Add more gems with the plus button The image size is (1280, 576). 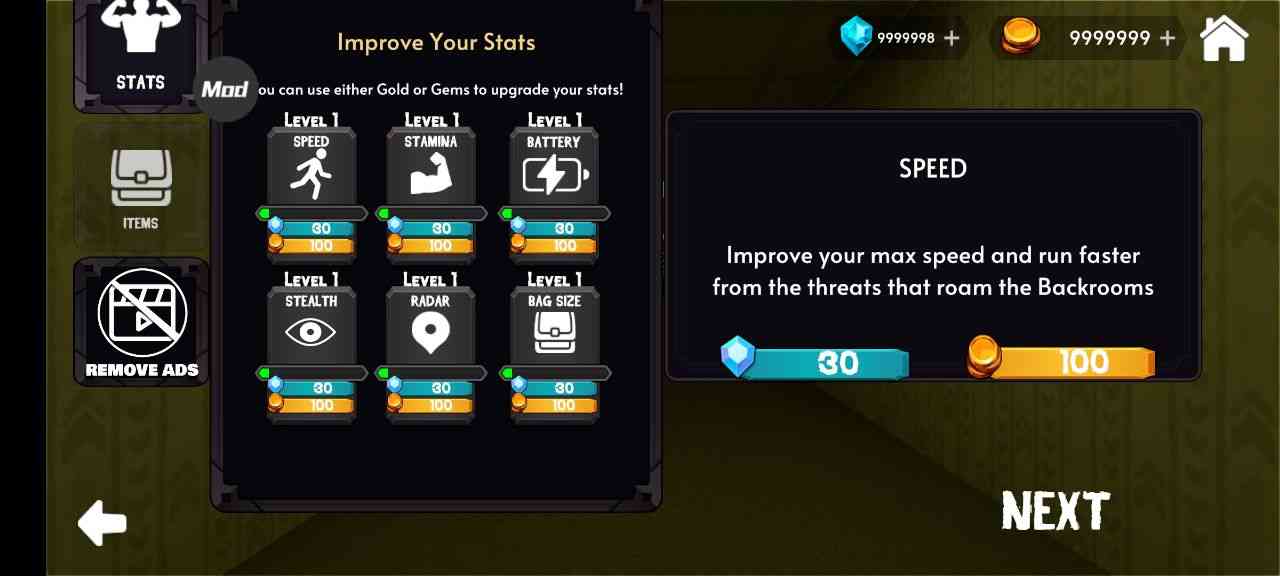point(951,38)
